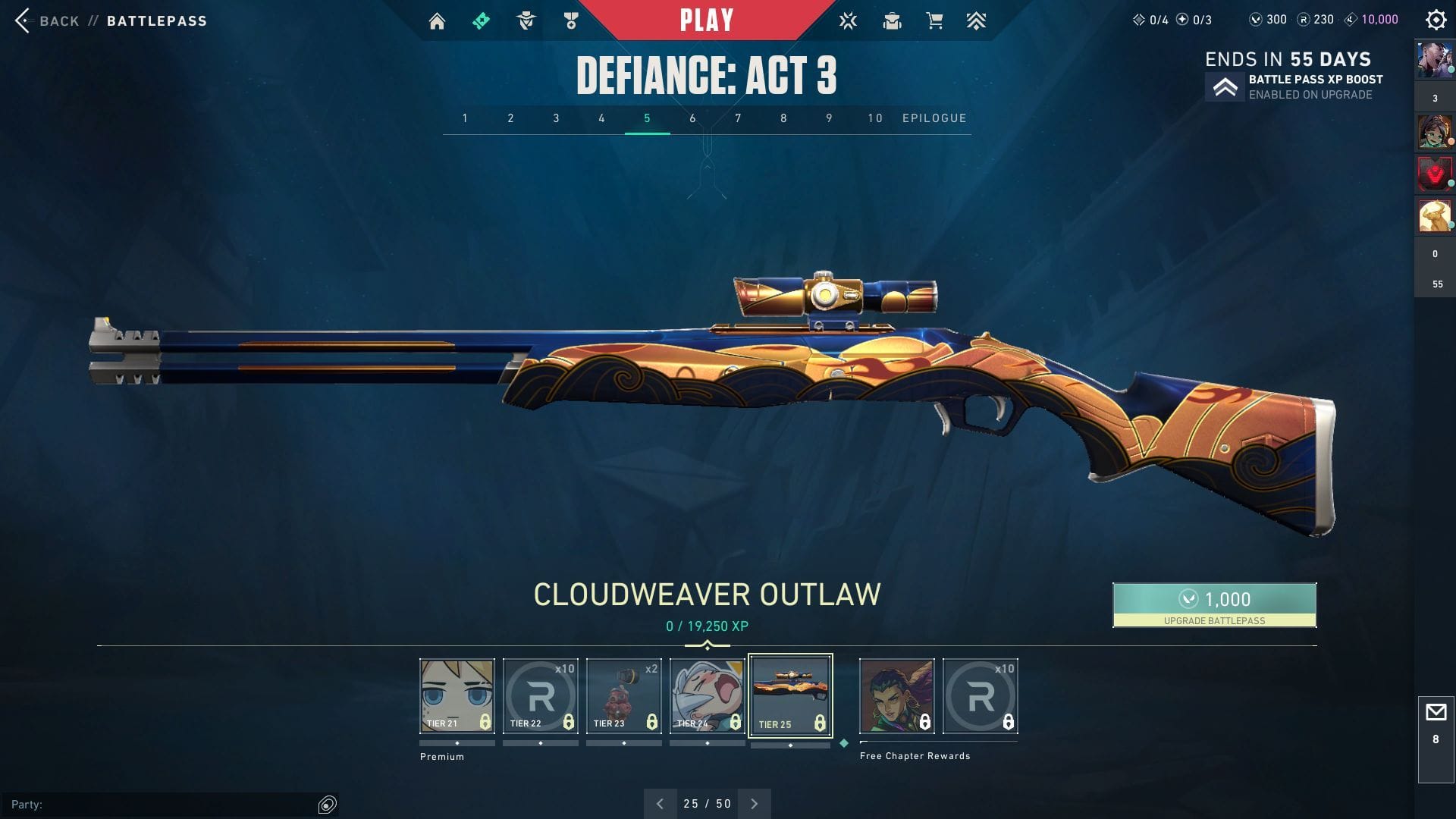Click the Valorant match history icon
This screenshot has height=819, width=1456.
click(848, 20)
